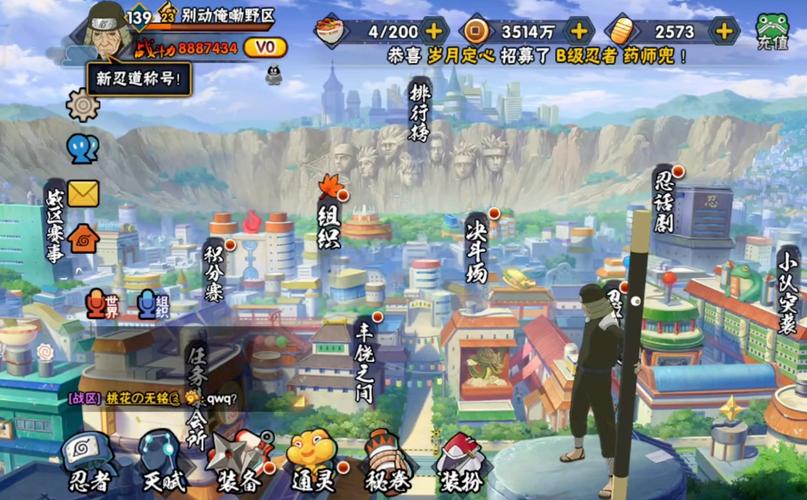Open the 装备 (Equipment) menu
Image resolution: width=807 pixels, height=500 pixels.
click(239, 462)
